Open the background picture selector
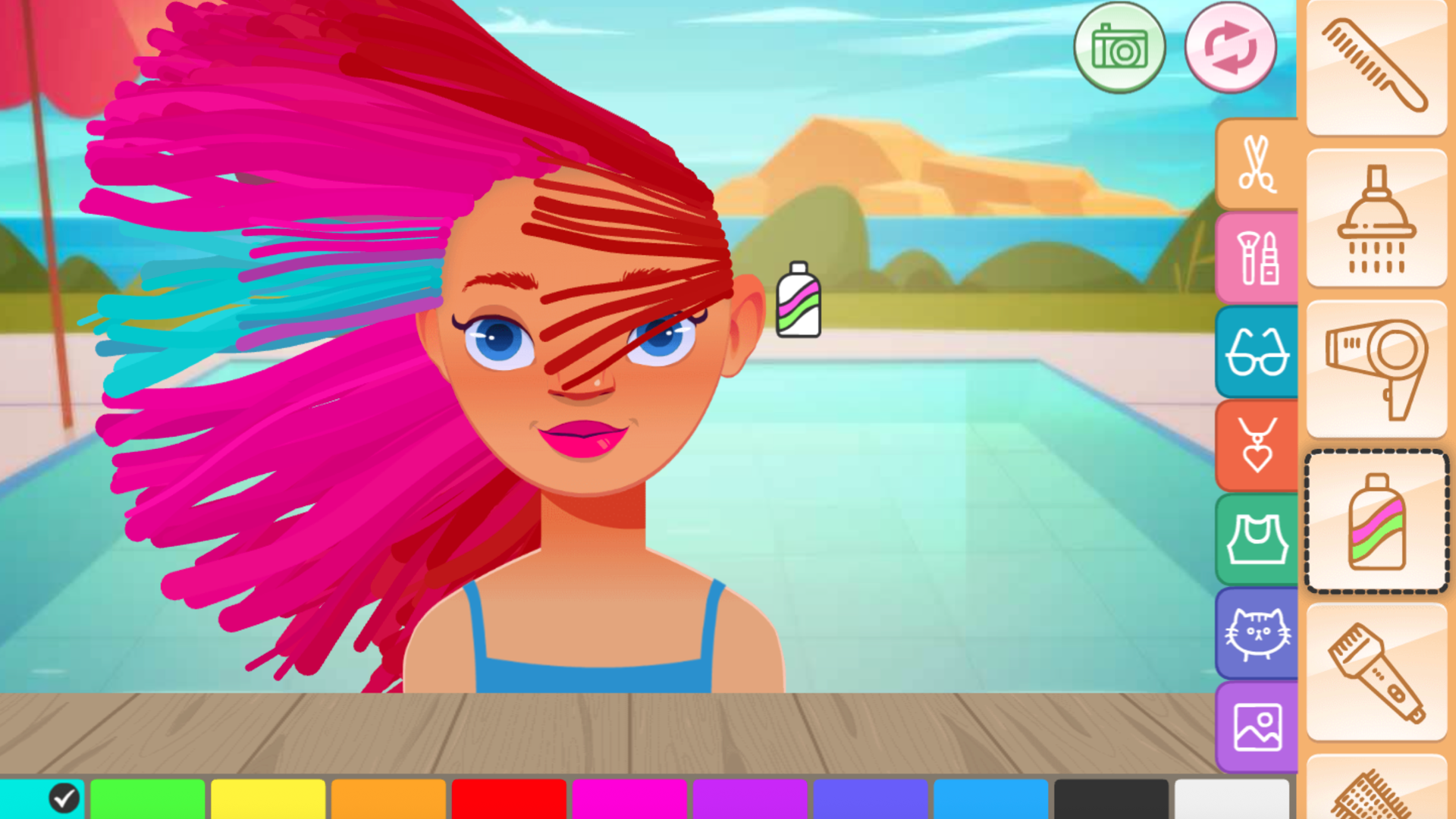The width and height of the screenshot is (1456, 819). pos(1257,724)
